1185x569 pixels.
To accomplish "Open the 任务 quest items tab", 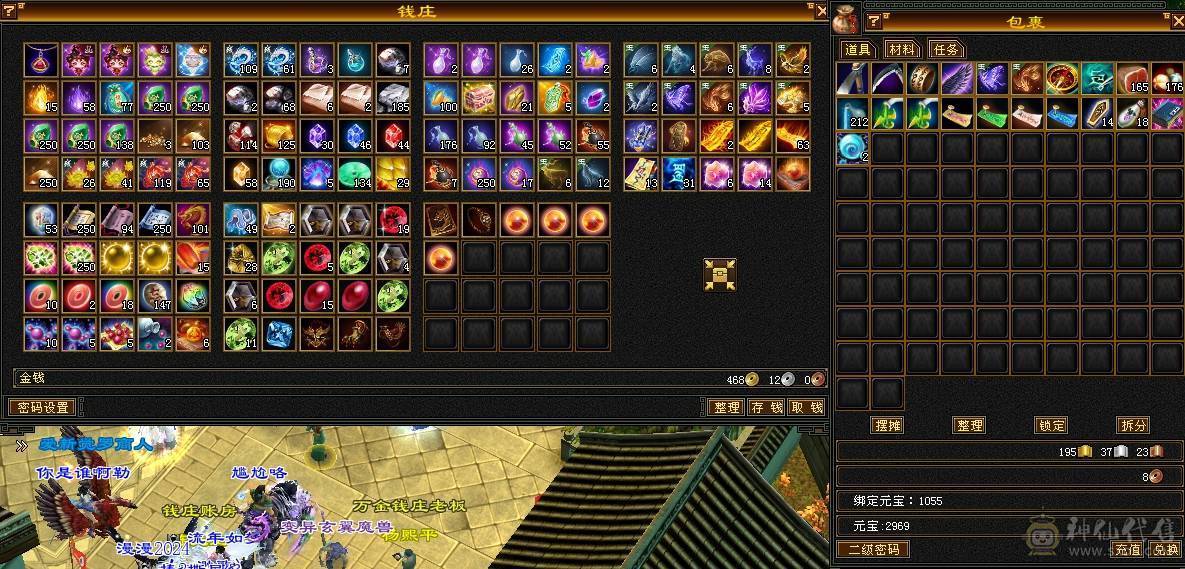I will pos(945,49).
